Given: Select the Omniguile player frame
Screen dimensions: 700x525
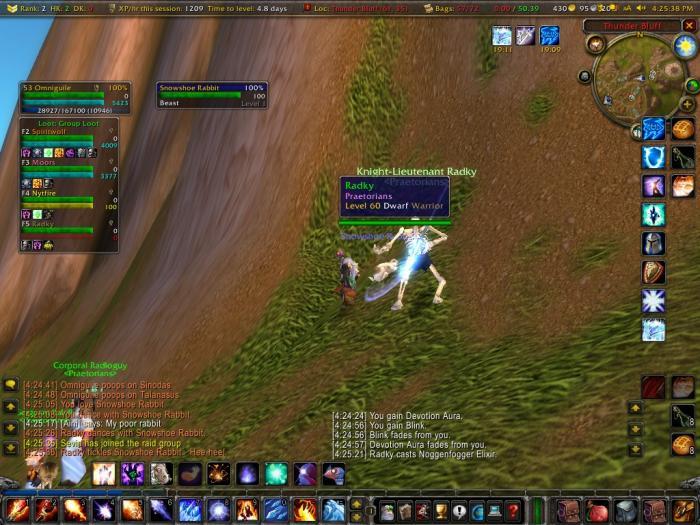Looking at the screenshot, I should click(75, 94).
